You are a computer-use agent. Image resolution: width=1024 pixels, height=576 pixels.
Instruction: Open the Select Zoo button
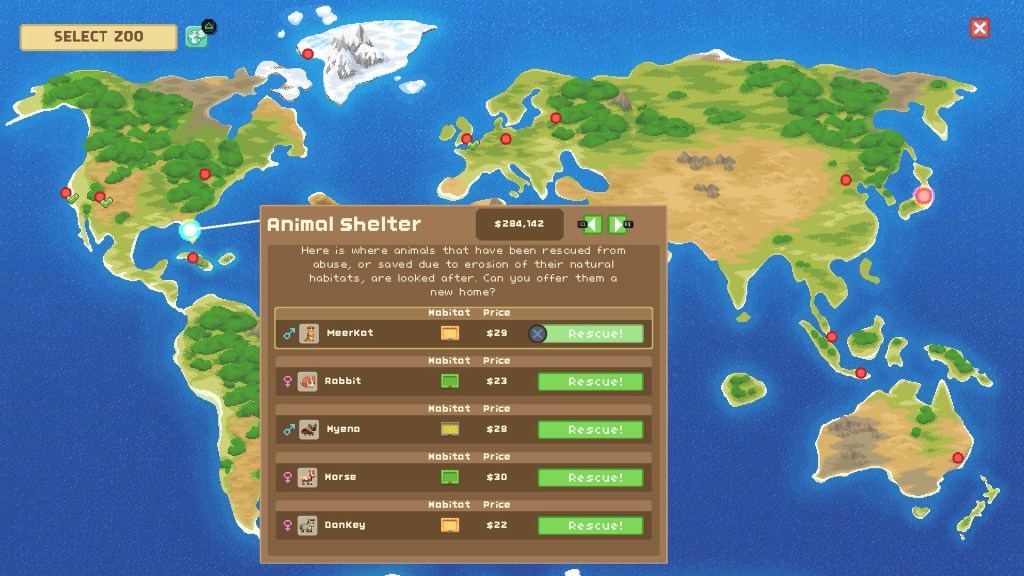coord(98,37)
